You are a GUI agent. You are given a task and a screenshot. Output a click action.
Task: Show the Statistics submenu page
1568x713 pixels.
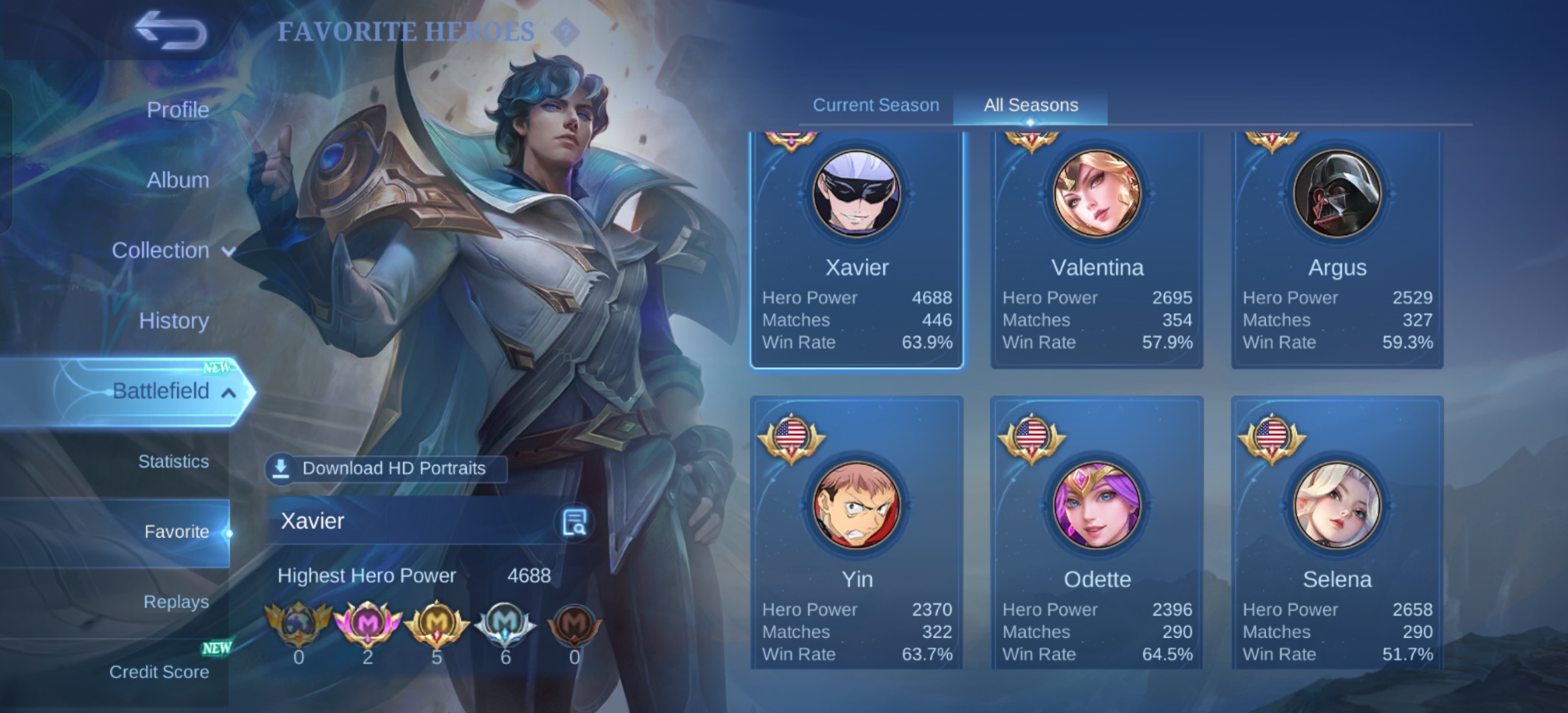pos(173,461)
